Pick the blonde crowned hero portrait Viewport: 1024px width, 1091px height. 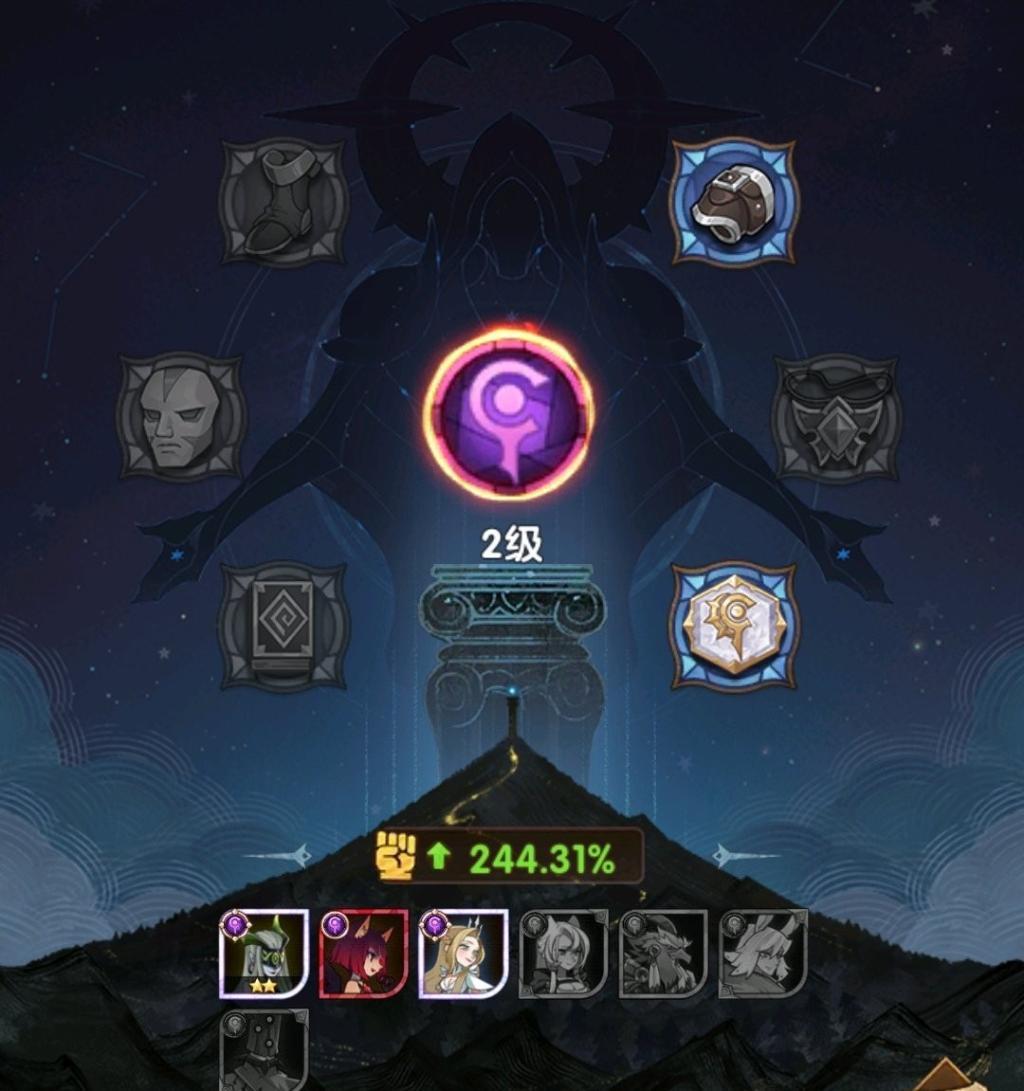click(463, 954)
